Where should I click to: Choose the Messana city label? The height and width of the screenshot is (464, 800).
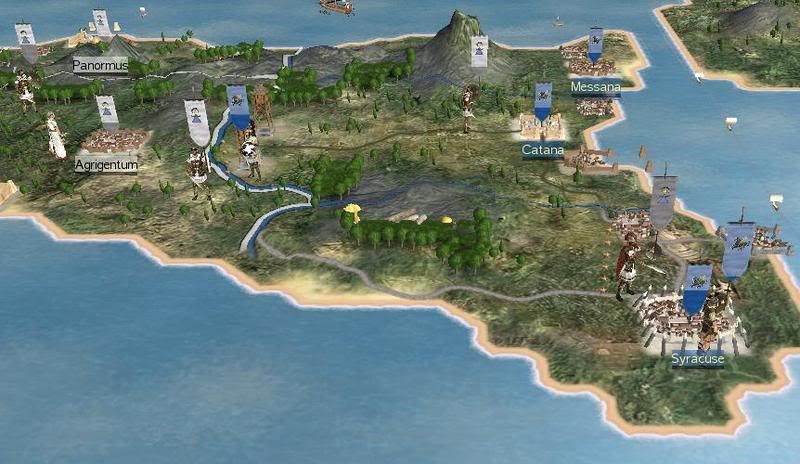click(x=595, y=87)
